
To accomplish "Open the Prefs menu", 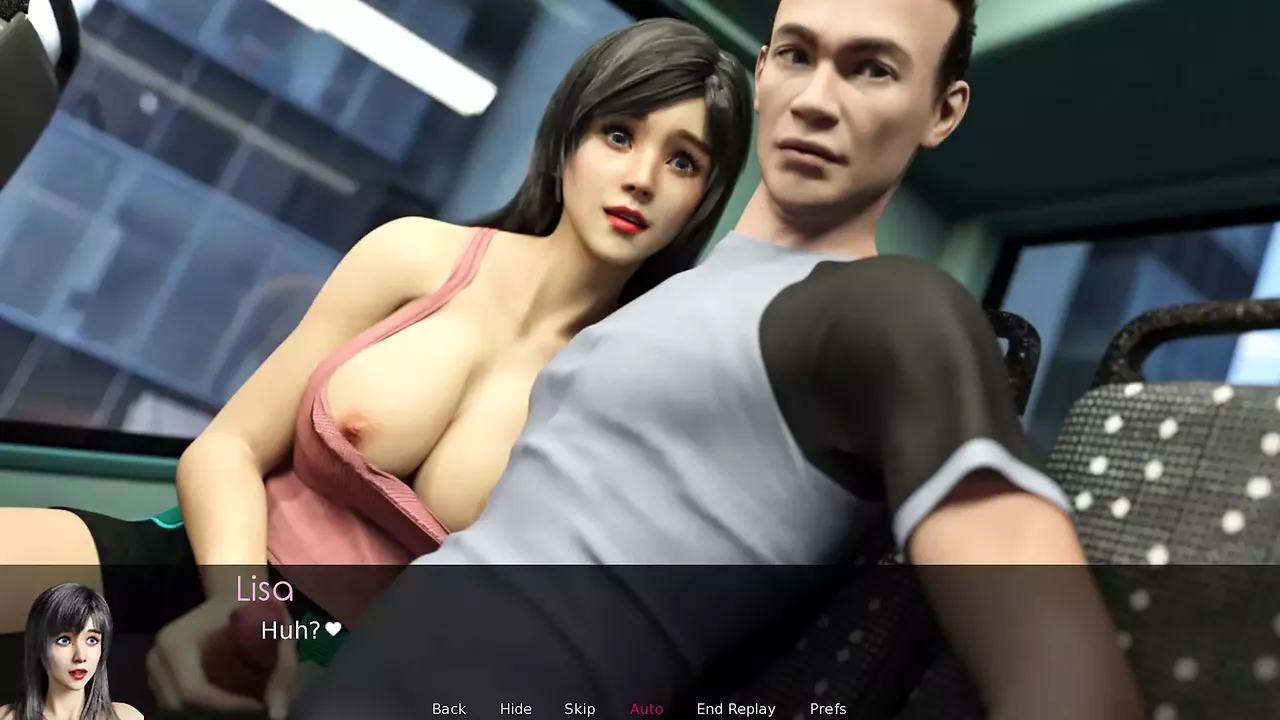I will 828,709.
